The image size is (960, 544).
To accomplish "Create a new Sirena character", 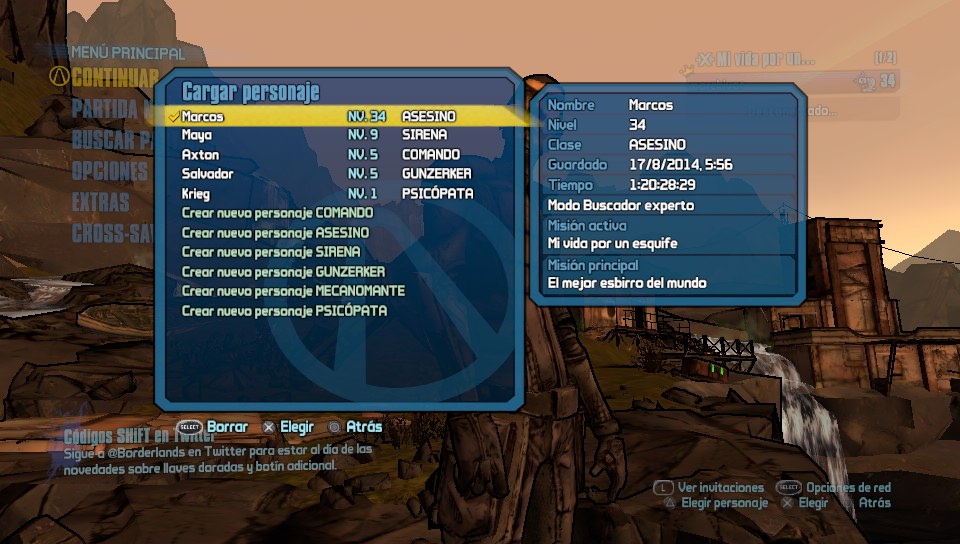I will 271,252.
